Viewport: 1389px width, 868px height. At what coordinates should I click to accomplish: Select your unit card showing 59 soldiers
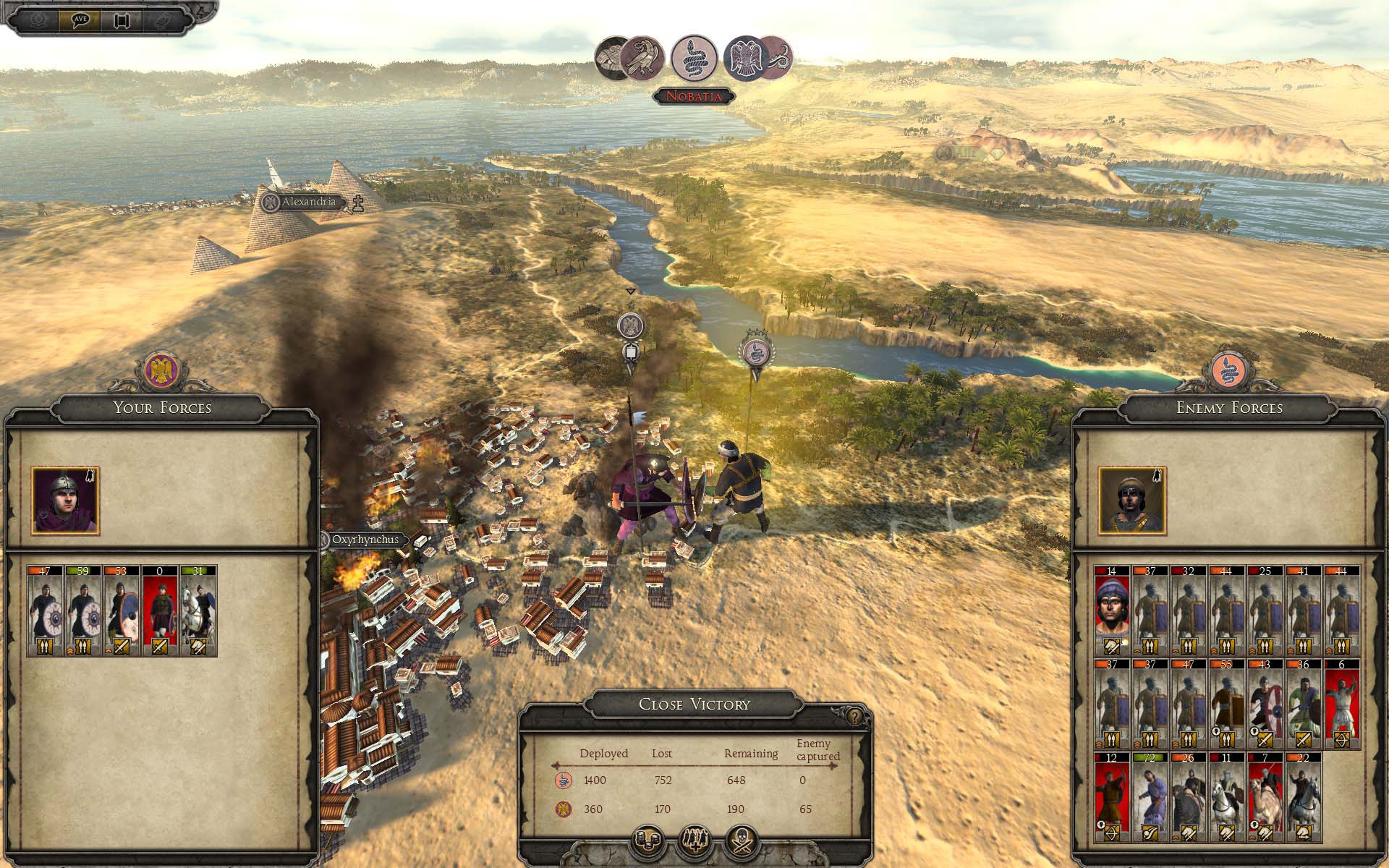pyautogui.click(x=82, y=611)
